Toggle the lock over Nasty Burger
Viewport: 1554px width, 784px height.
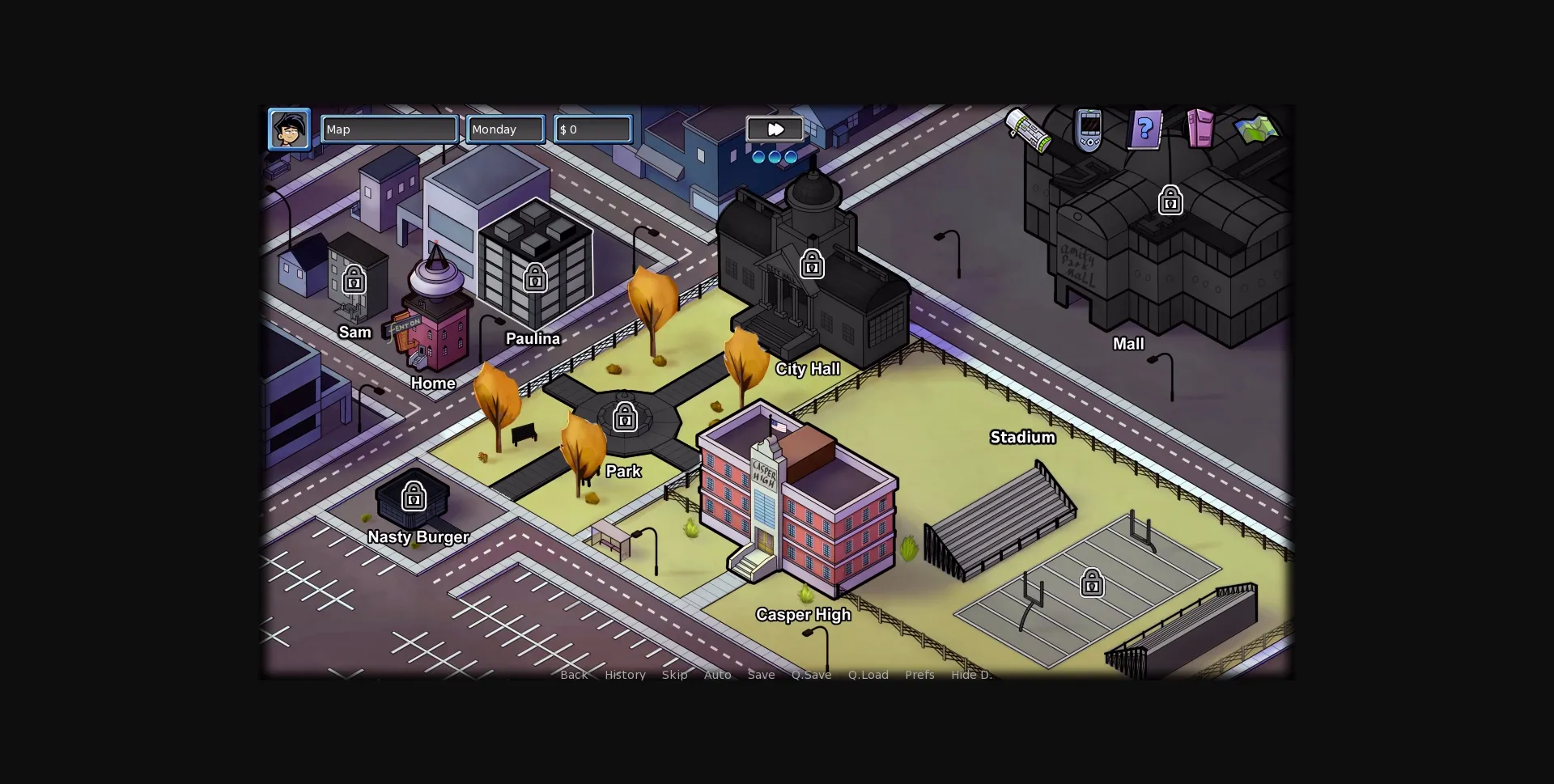(414, 496)
